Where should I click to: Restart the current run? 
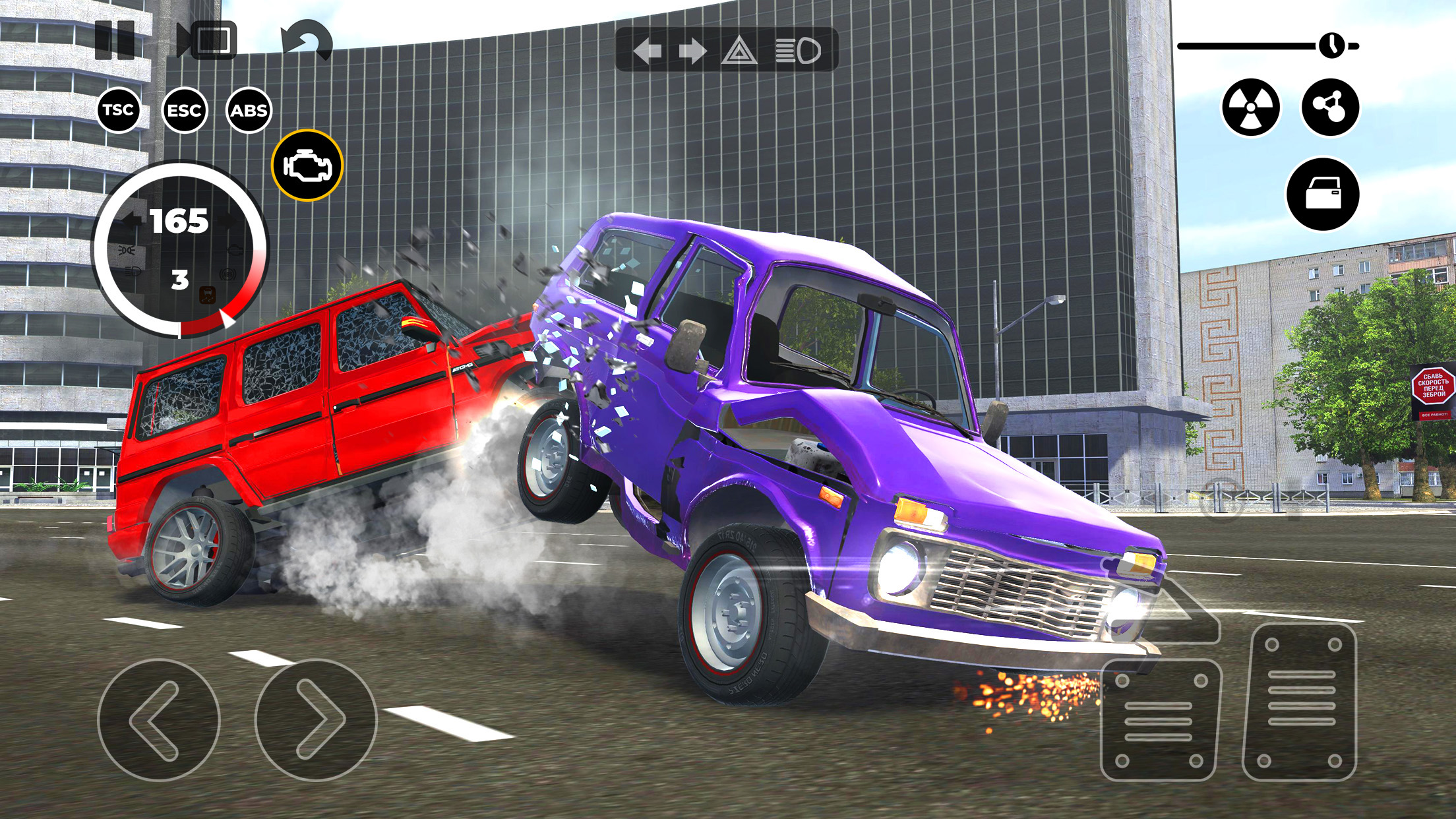click(x=307, y=41)
